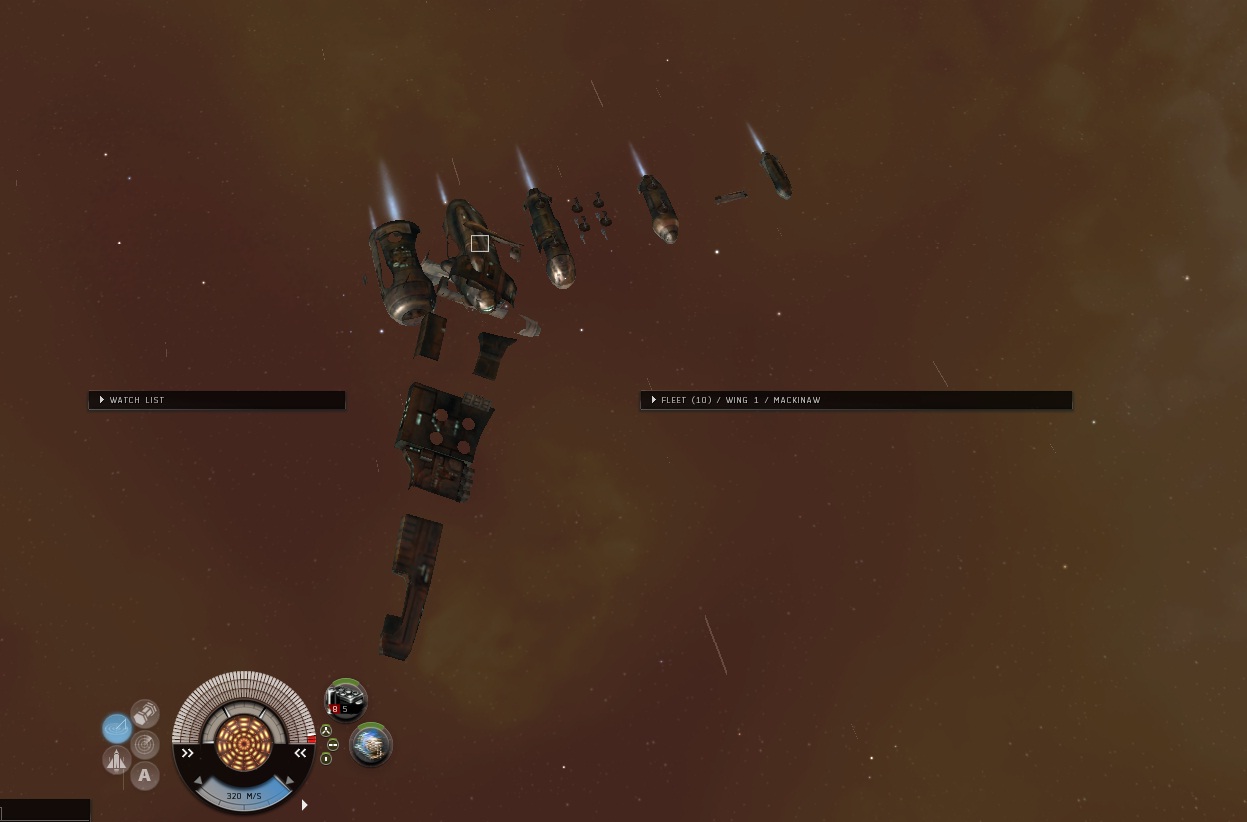Viewport: 1247px width, 822px height.
Task: Click the ship icon HUD button
Action: (117, 761)
